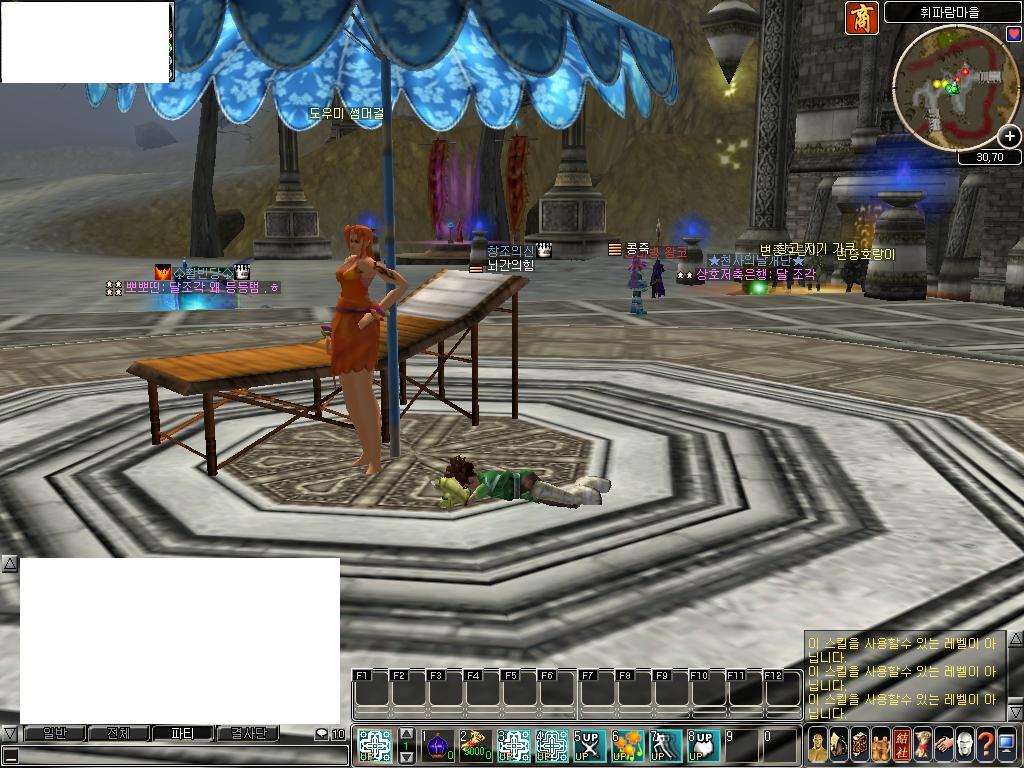Viewport: 1024px width, 768px height.
Task: Switch to the 전체 chat tab
Action: click(x=118, y=734)
